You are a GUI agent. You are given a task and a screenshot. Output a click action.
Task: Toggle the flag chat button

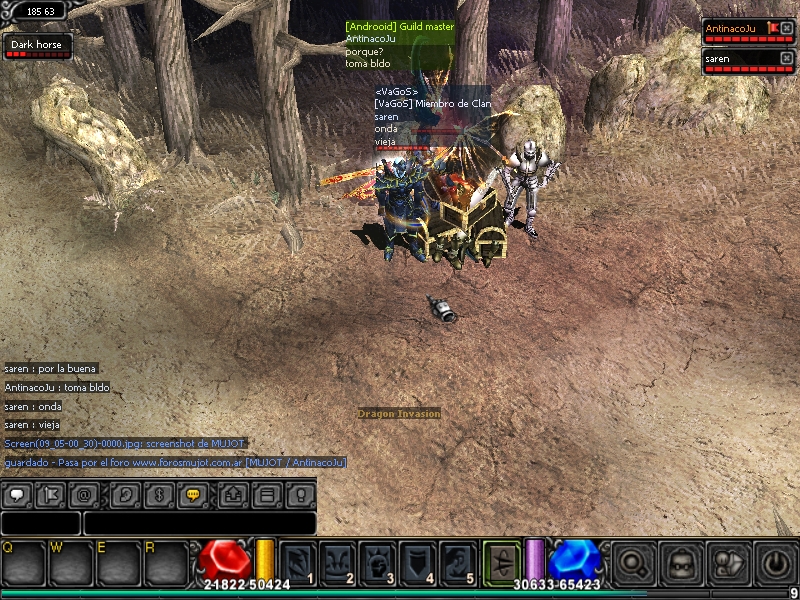coord(50,494)
